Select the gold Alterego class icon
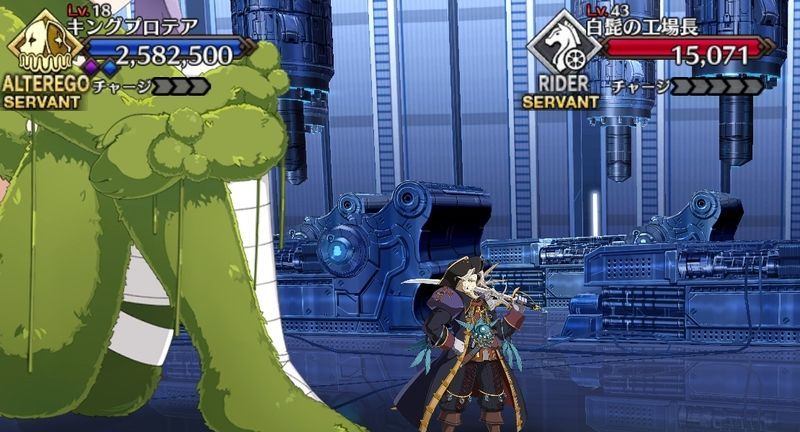 pyautogui.click(x=38, y=45)
